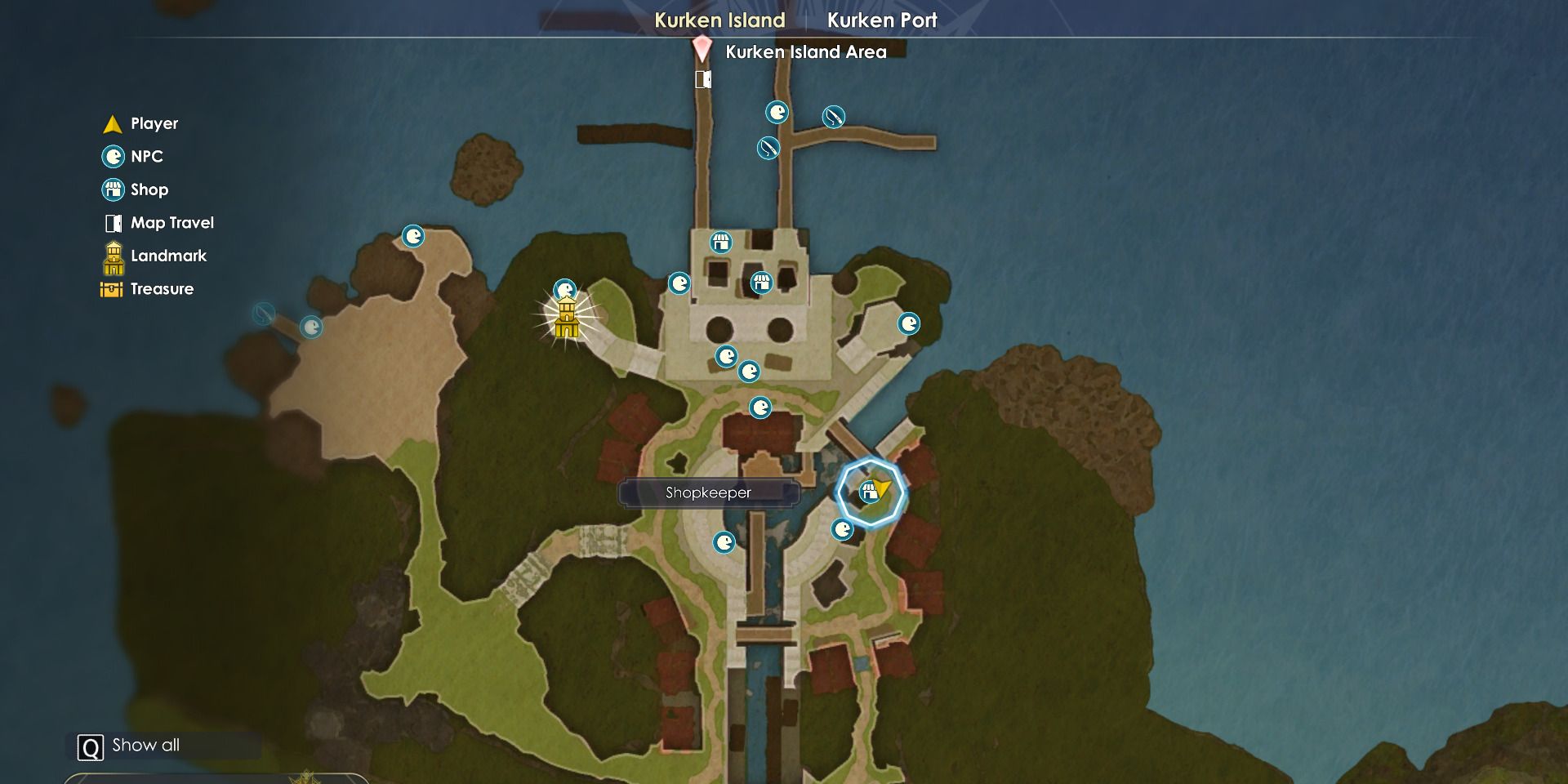Switch to the Kurken Island tab
Viewport: 1568px width, 784px height.
click(x=719, y=20)
